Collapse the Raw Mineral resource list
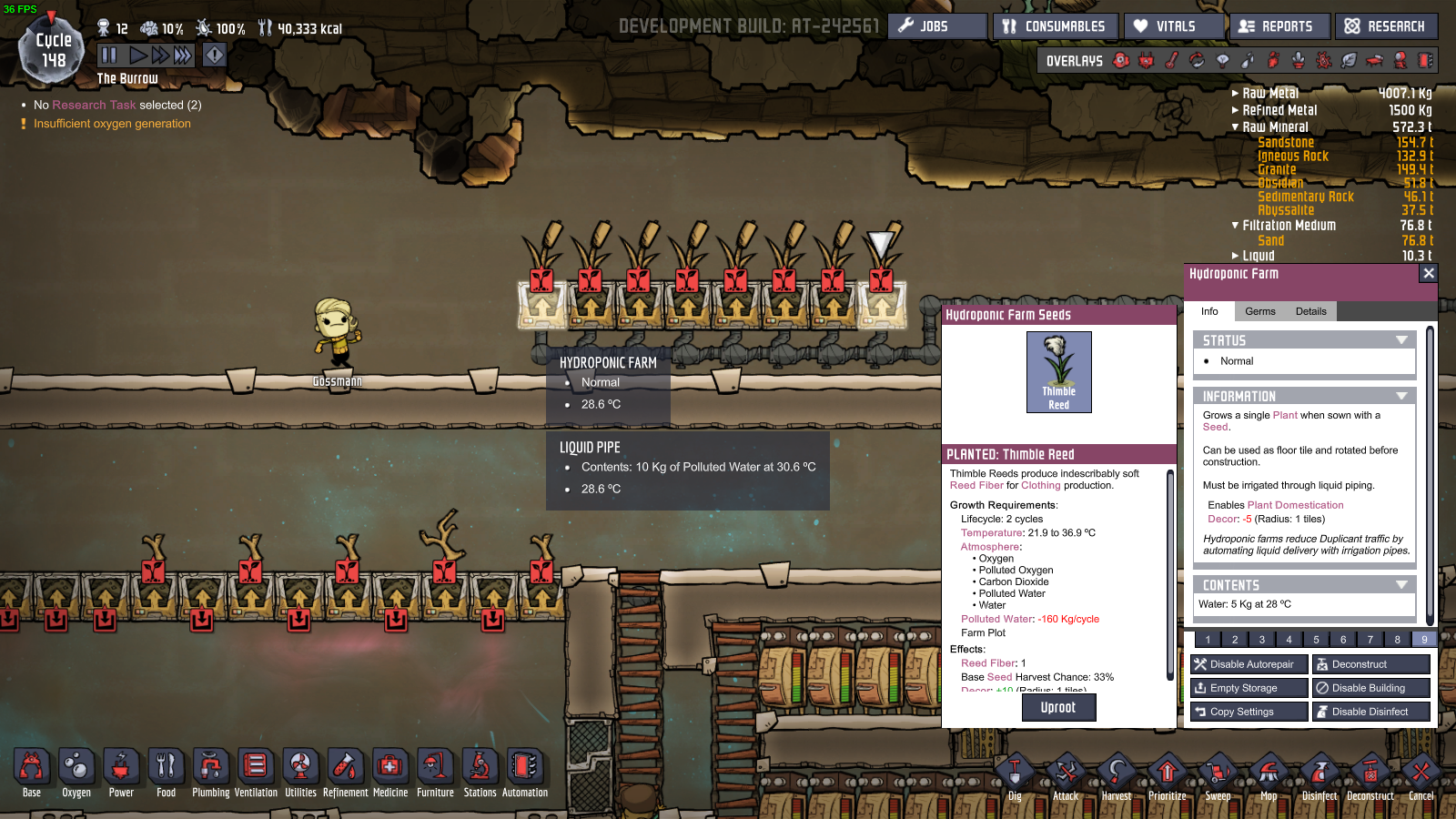This screenshot has height=819, width=1456. tap(1234, 127)
